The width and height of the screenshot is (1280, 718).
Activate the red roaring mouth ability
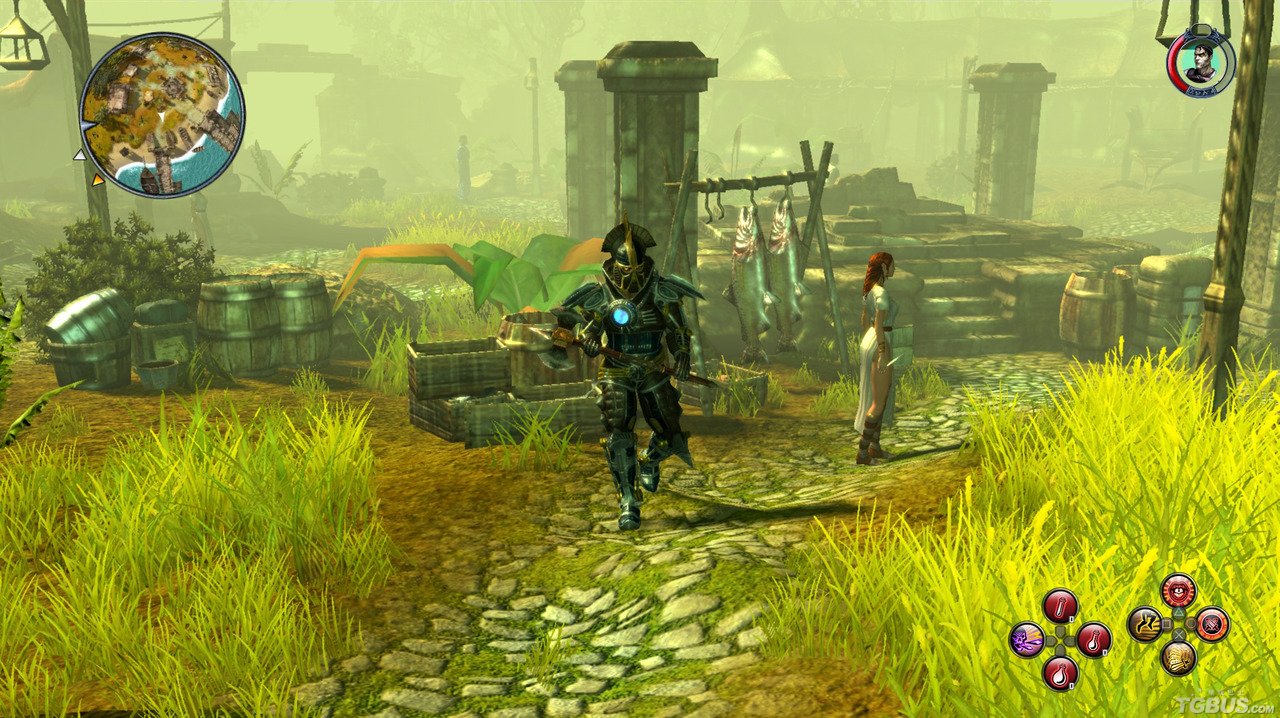tap(1178, 590)
